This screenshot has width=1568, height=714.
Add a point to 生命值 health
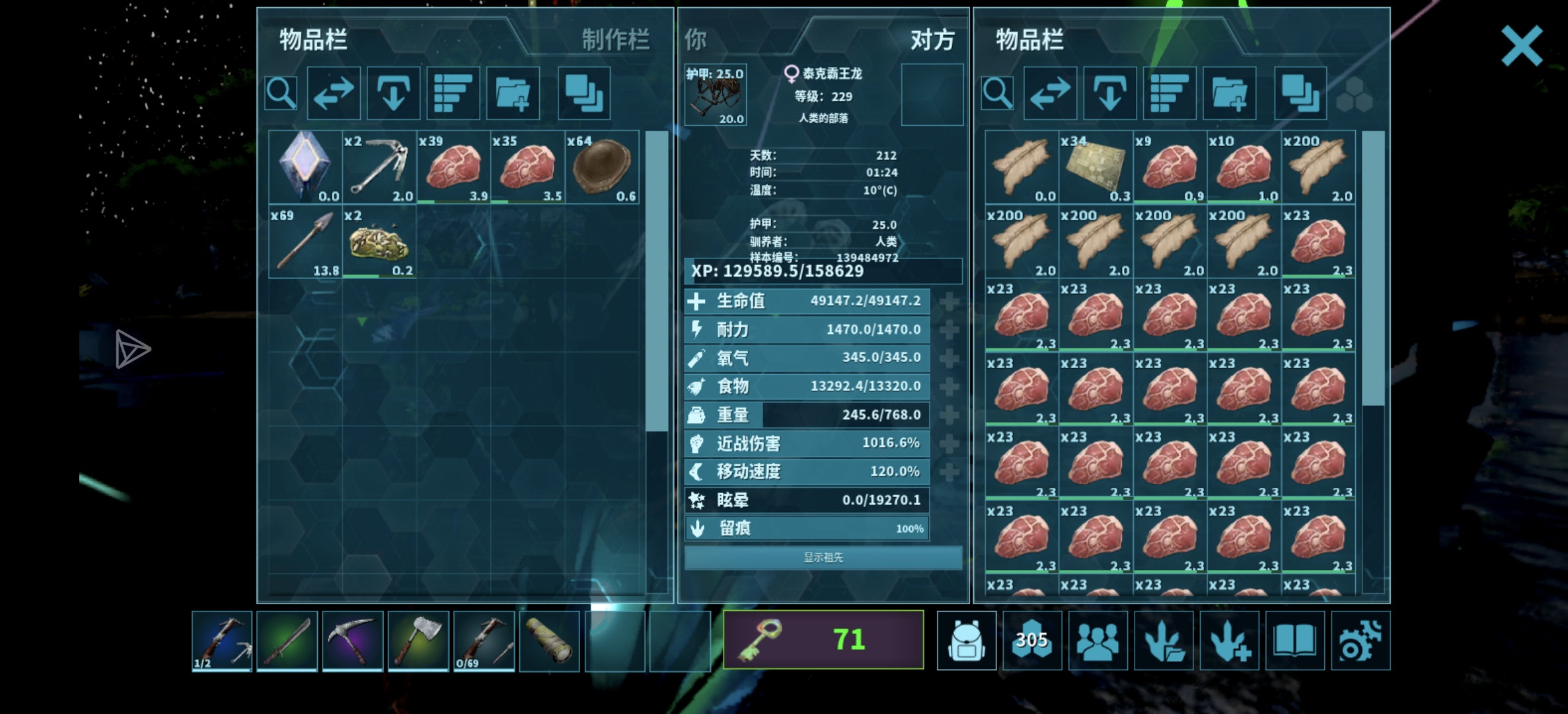tap(950, 301)
